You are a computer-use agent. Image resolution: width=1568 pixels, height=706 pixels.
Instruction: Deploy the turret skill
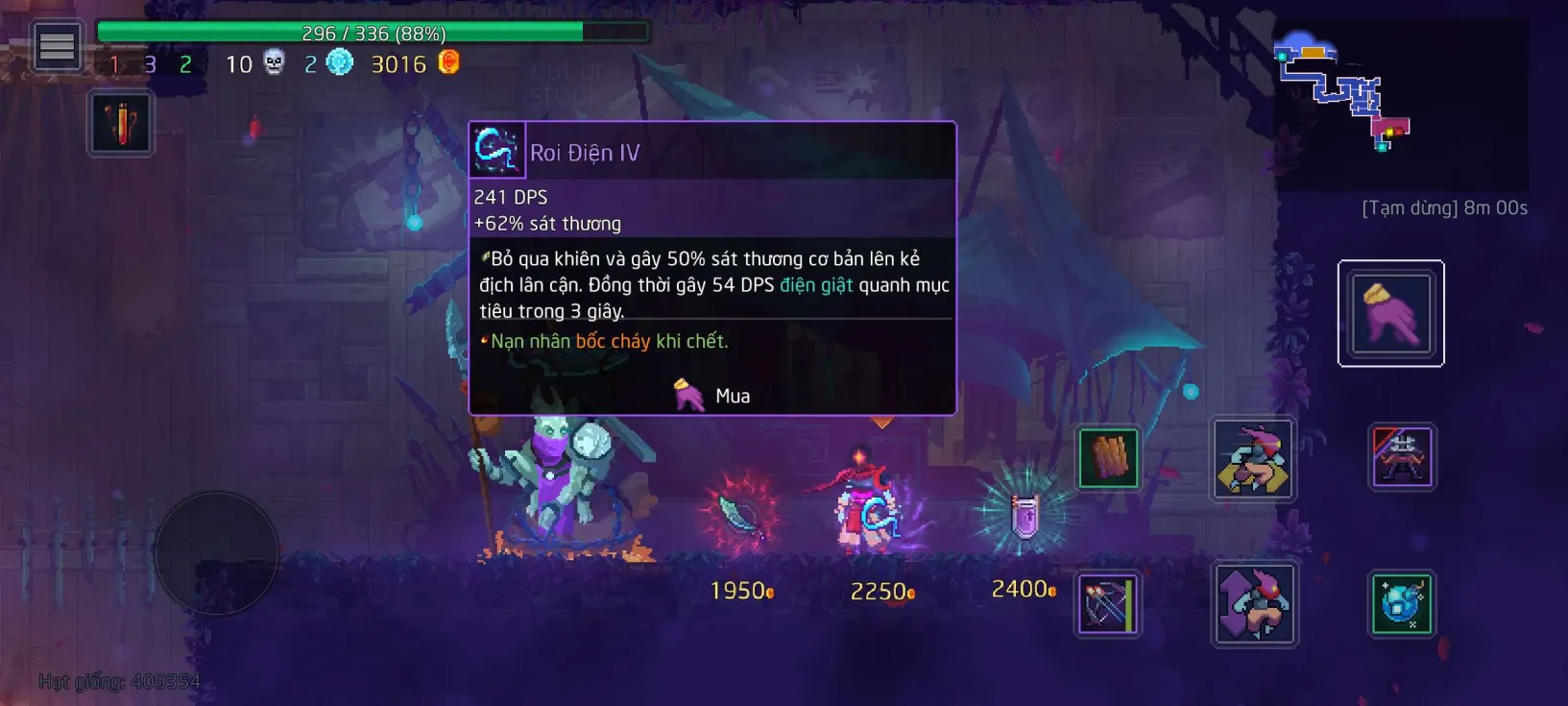point(1402,456)
